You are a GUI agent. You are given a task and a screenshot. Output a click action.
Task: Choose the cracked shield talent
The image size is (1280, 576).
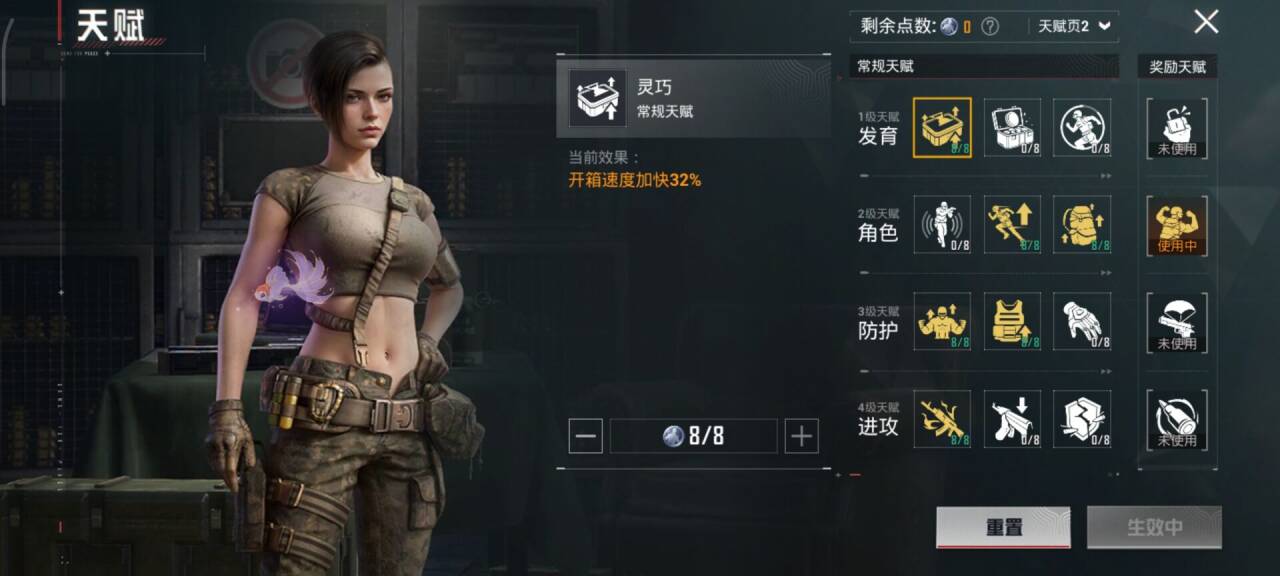click(x=1082, y=418)
